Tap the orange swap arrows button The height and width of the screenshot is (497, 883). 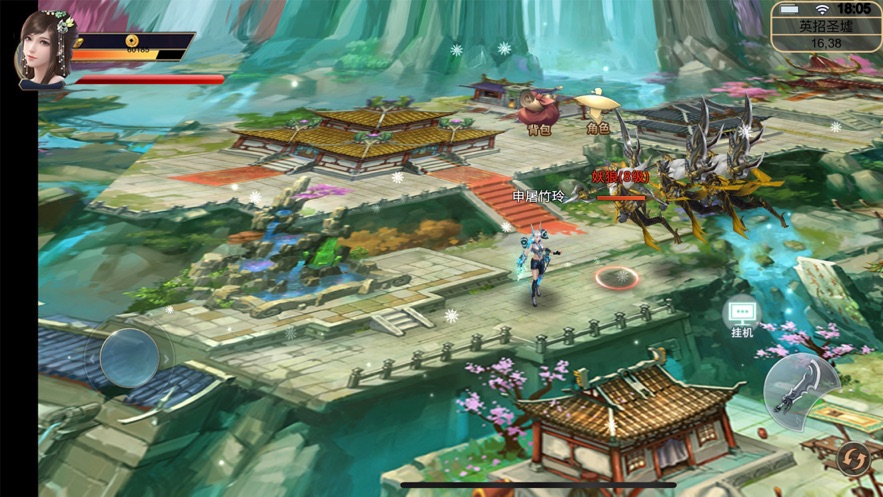point(854,458)
